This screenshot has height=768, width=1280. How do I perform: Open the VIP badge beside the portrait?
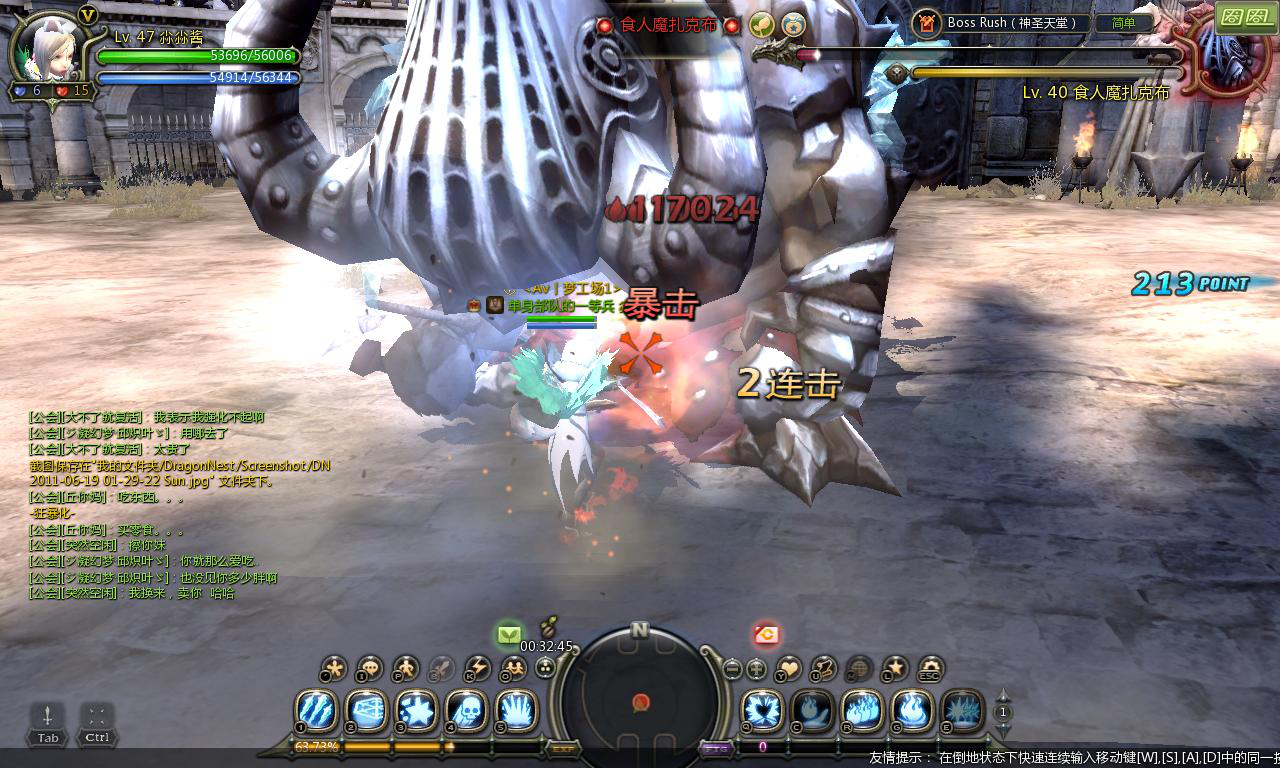(87, 14)
